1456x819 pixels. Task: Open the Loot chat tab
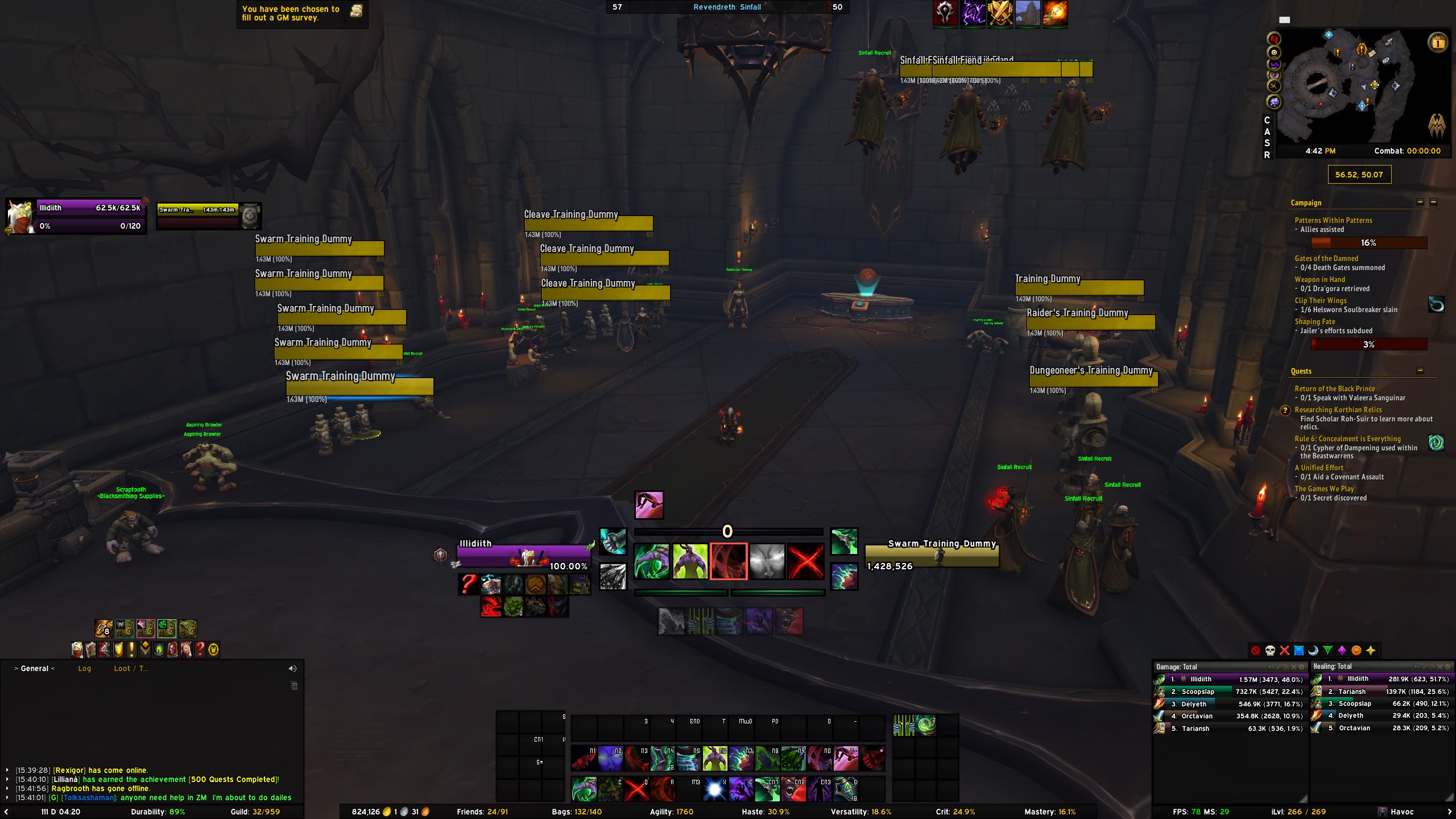click(x=122, y=668)
